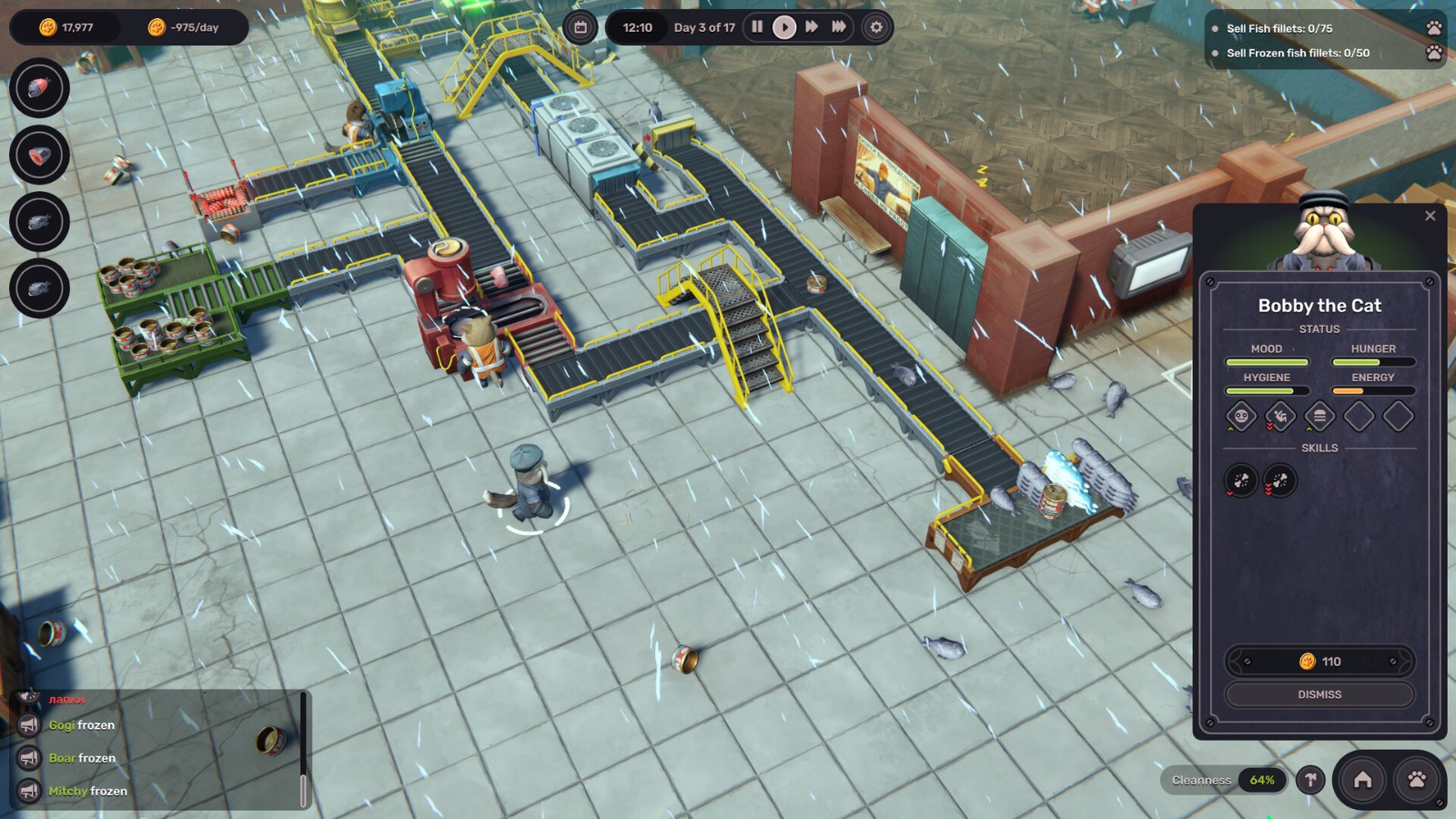
Task: Pause the game time
Action: click(x=757, y=27)
